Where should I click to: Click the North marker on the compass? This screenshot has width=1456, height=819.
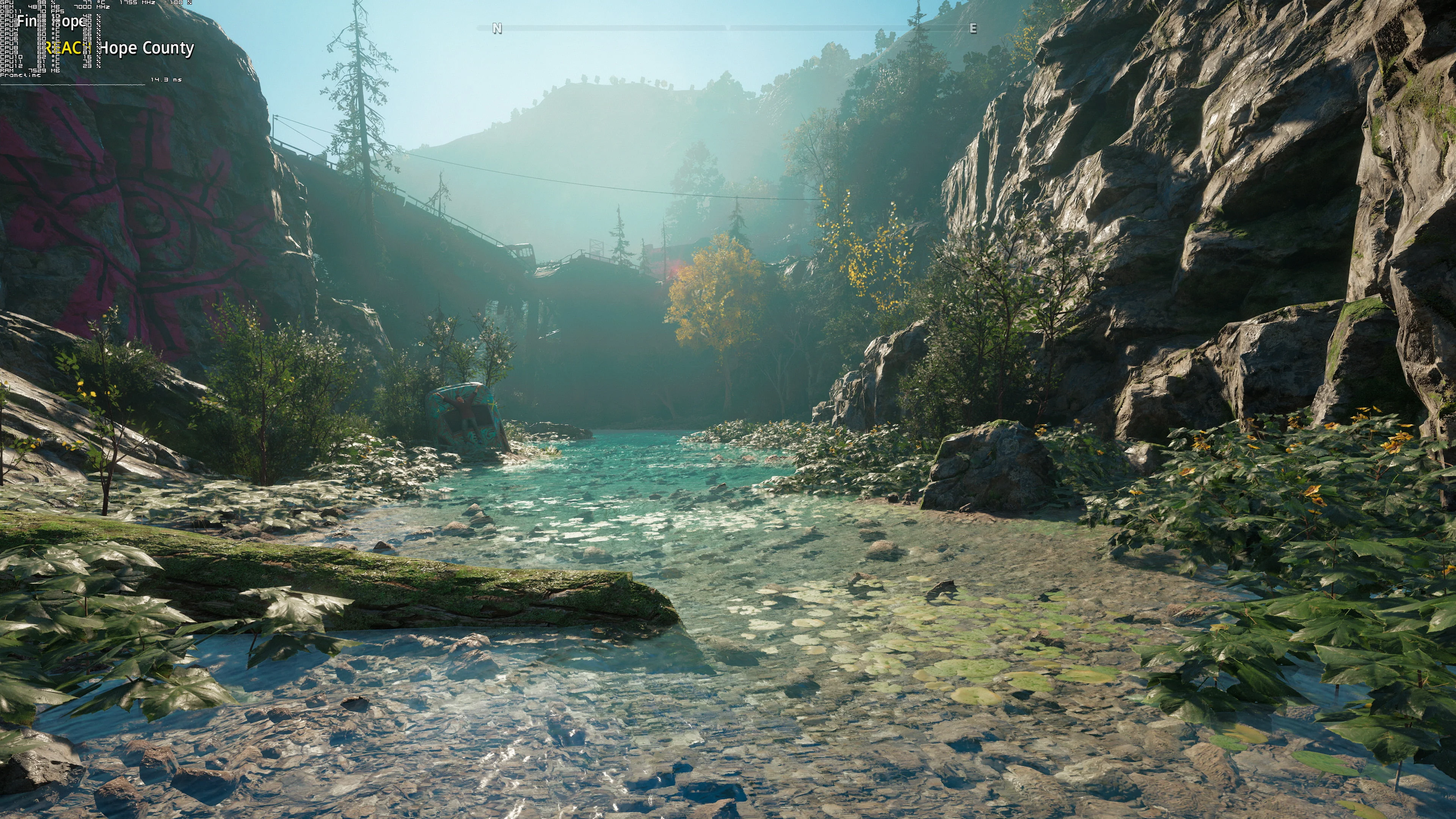coord(497,28)
